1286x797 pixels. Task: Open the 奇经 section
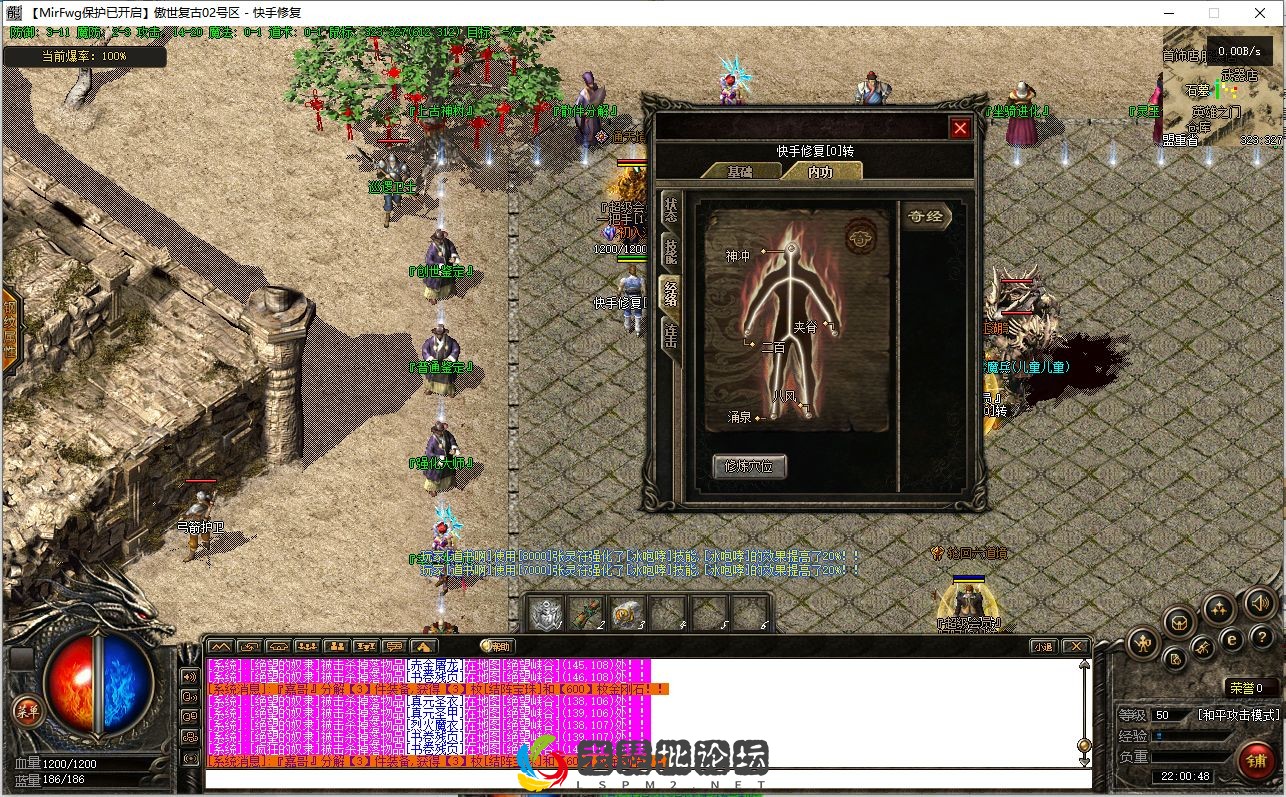tap(925, 216)
